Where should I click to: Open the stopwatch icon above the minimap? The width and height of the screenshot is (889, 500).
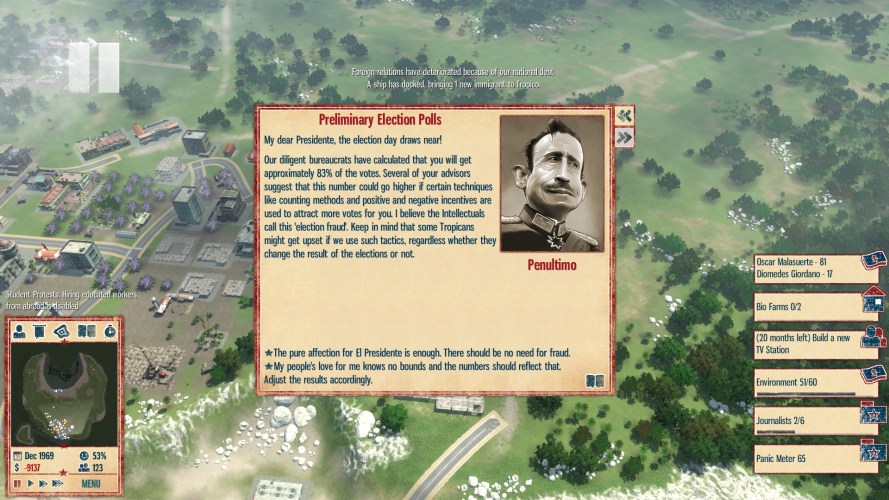(x=109, y=331)
